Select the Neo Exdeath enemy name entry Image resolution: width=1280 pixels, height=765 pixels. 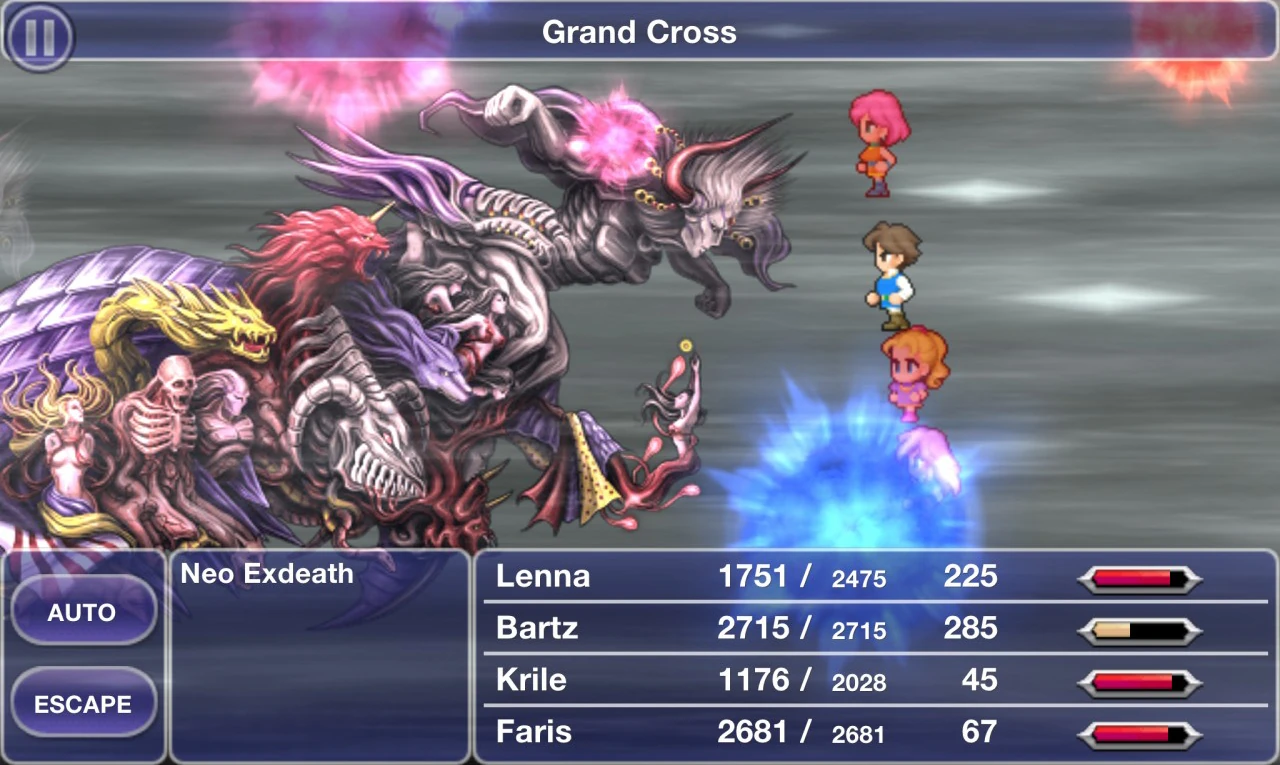(265, 575)
